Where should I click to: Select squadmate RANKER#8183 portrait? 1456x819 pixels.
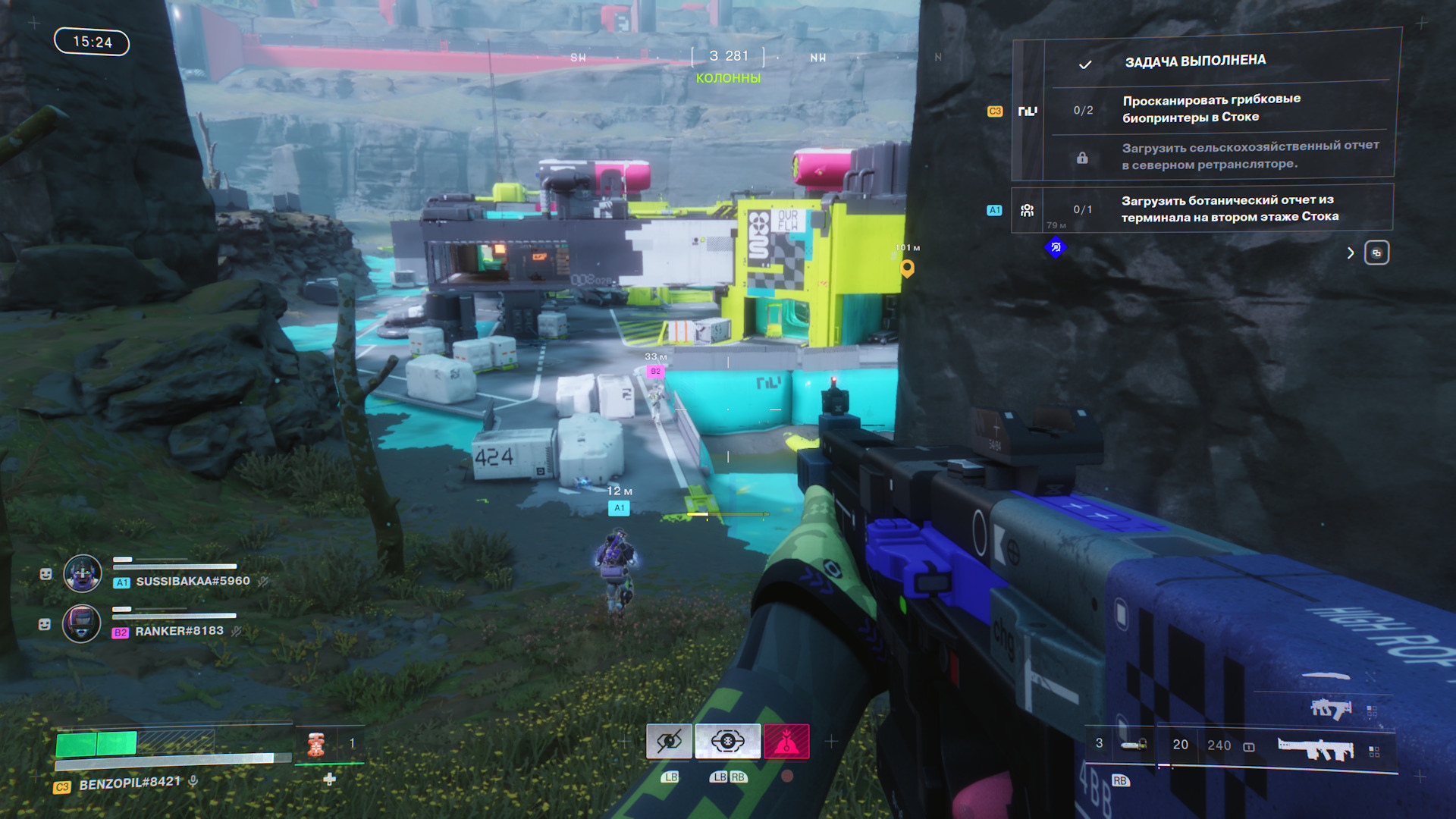coord(81,624)
